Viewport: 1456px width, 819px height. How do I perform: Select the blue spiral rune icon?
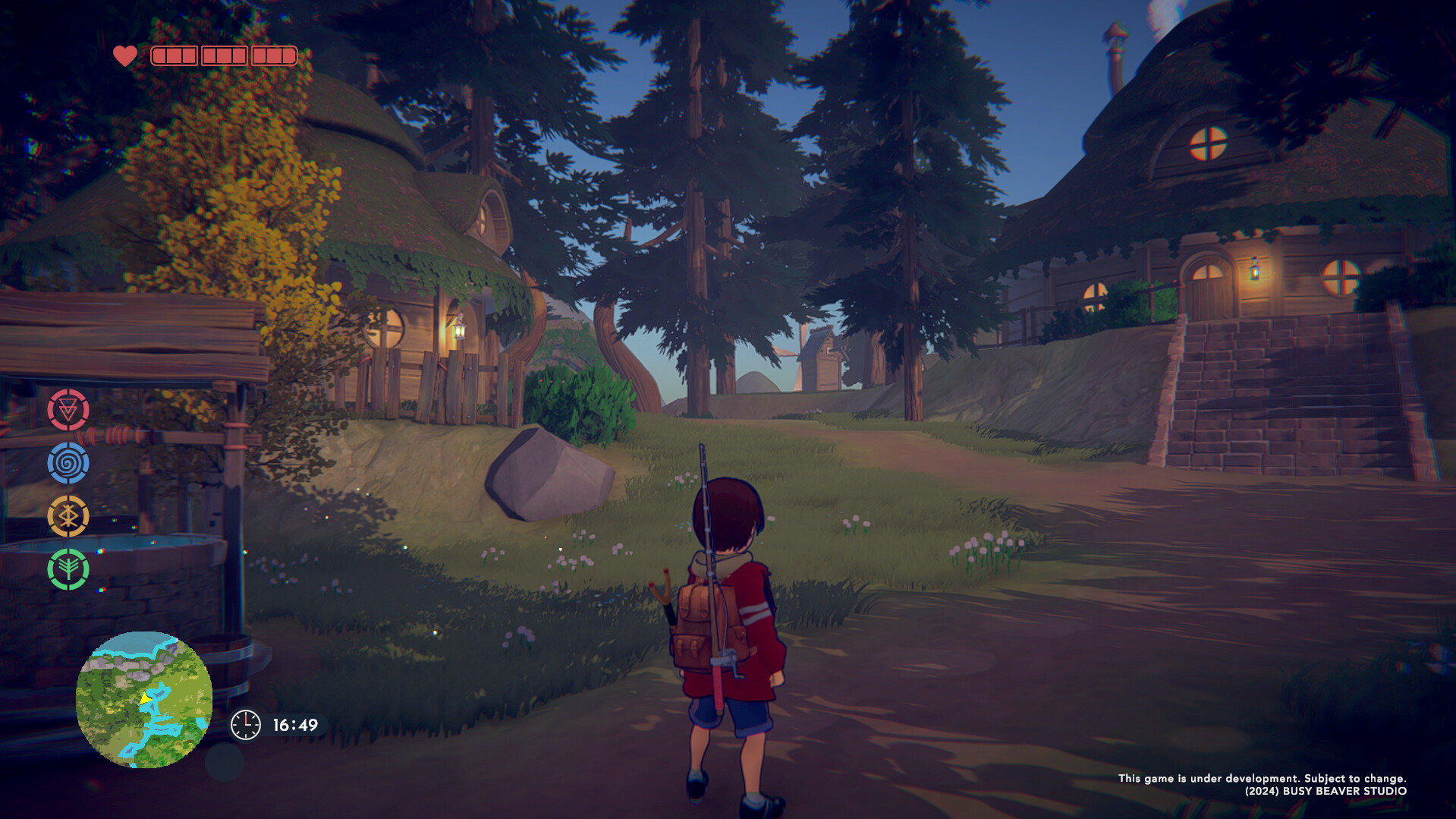click(68, 463)
